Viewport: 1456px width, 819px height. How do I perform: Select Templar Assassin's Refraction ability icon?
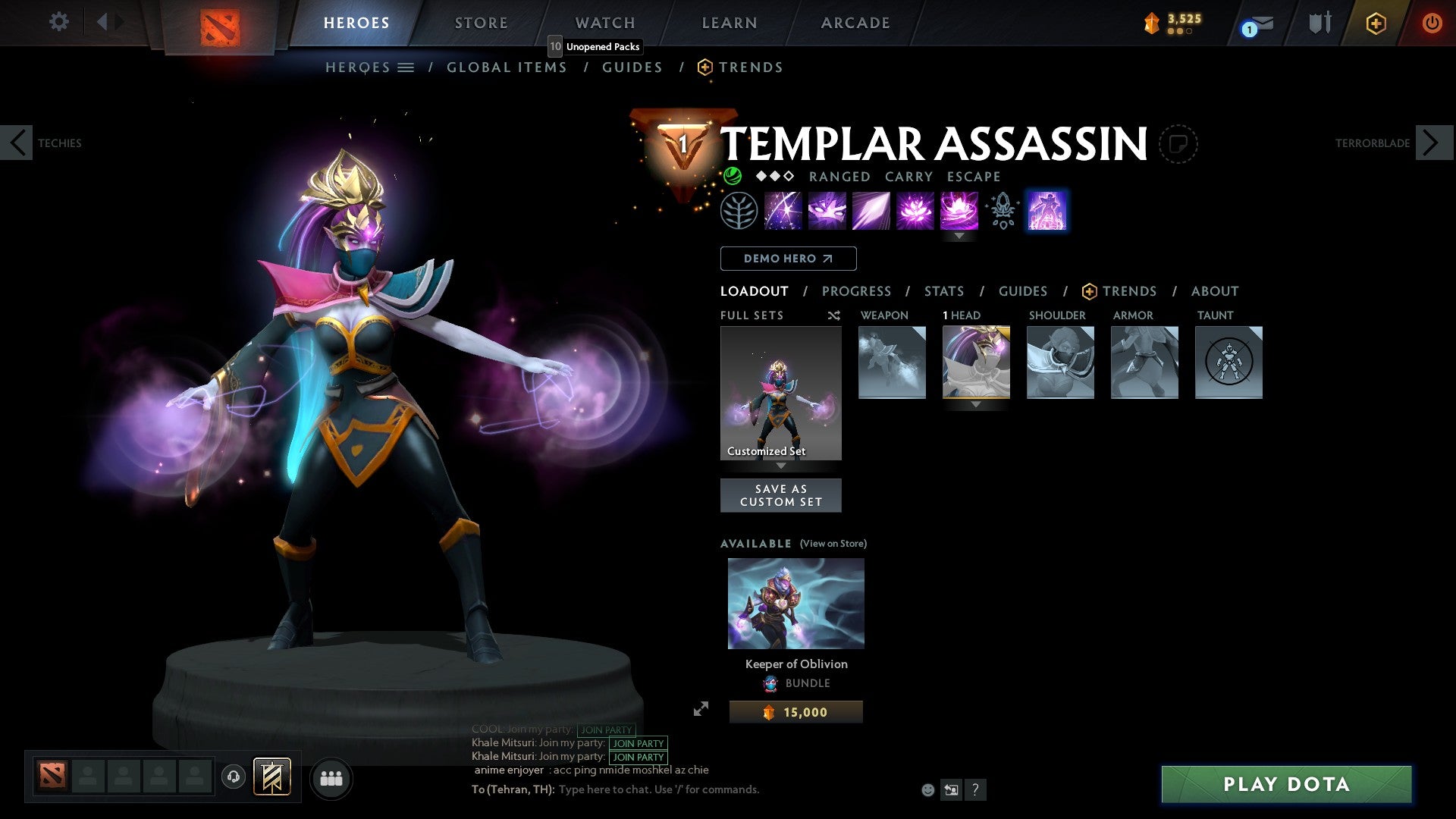pos(781,210)
